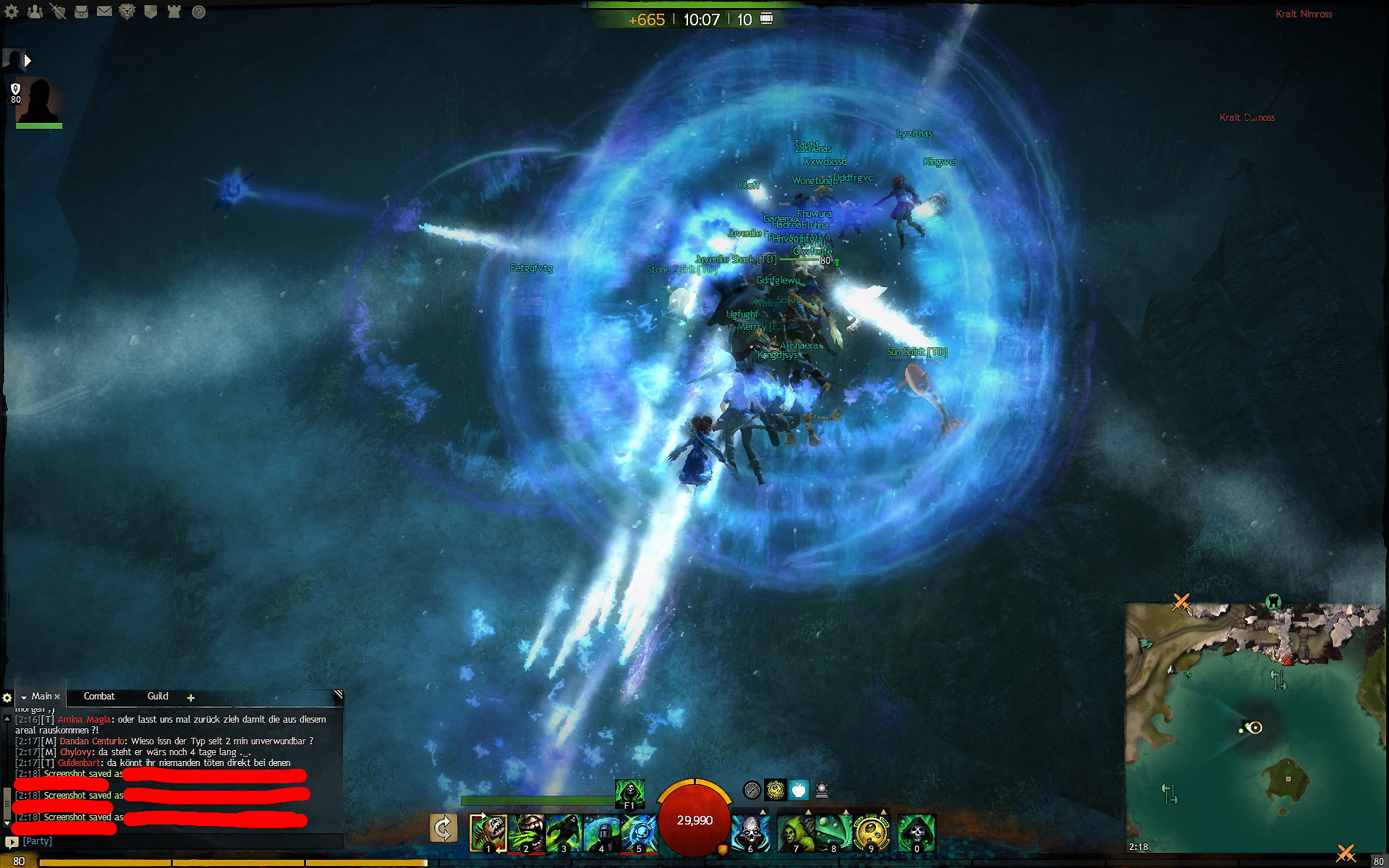Open the game menu gear icon
The width and height of the screenshot is (1389, 868).
(x=12, y=12)
